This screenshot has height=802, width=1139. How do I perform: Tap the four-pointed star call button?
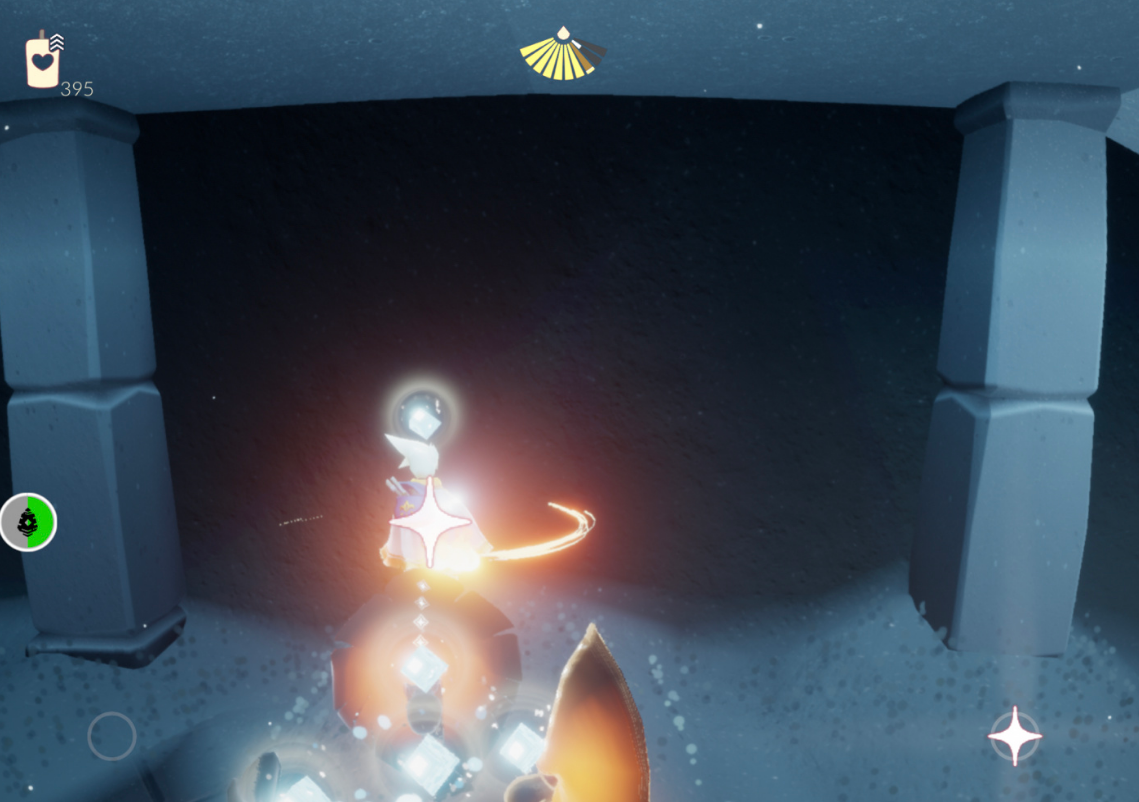tap(1014, 736)
